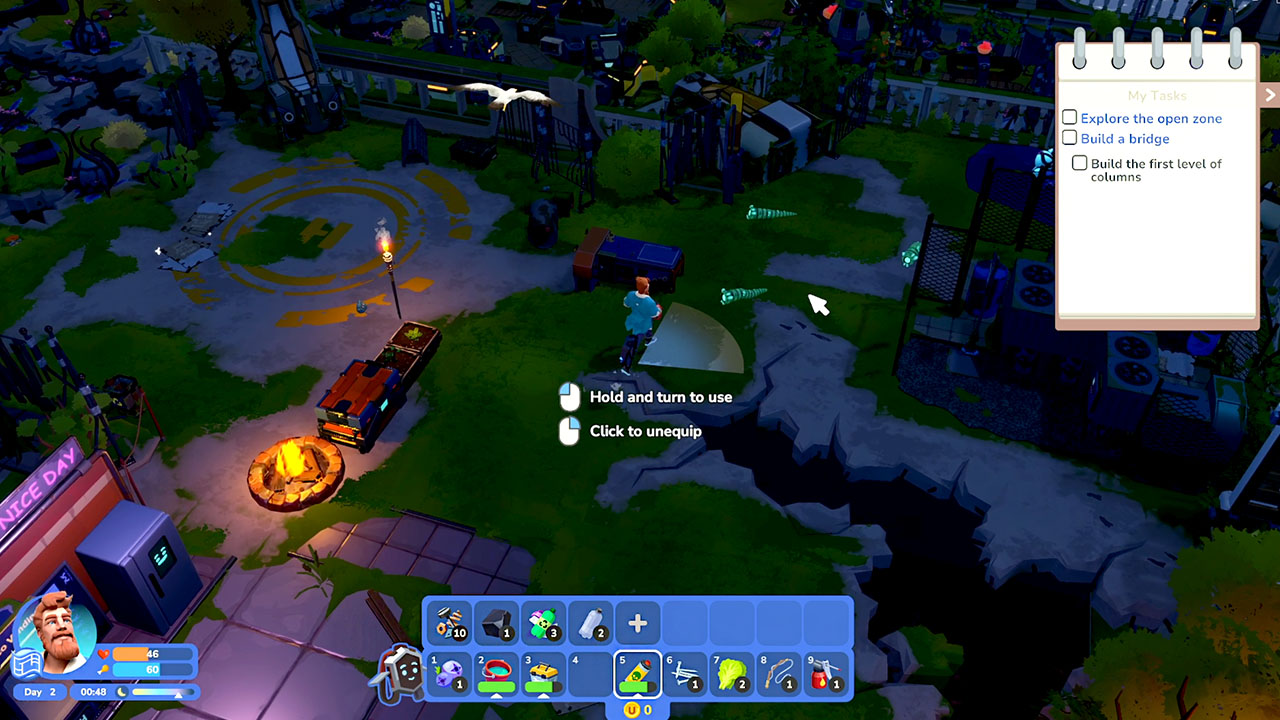Choose the green recycled bottles slot

pyautogui.click(x=543, y=624)
